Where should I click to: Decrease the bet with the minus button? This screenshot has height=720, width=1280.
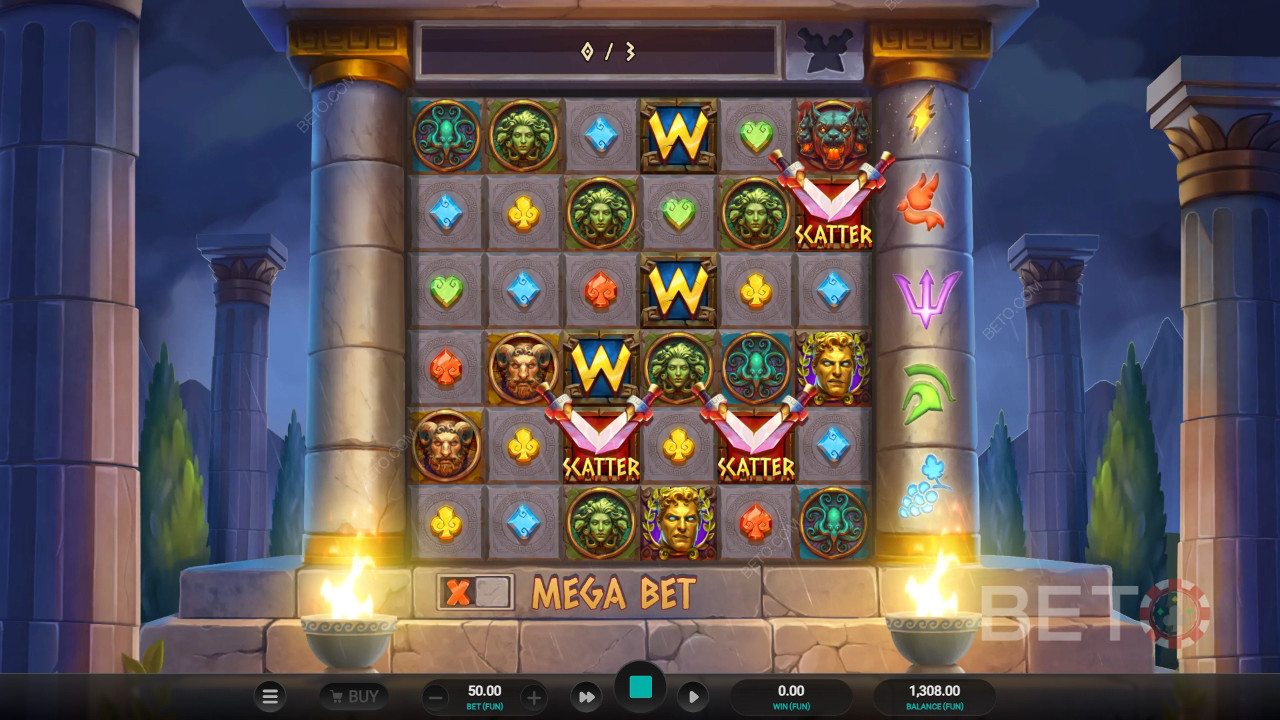coord(435,697)
